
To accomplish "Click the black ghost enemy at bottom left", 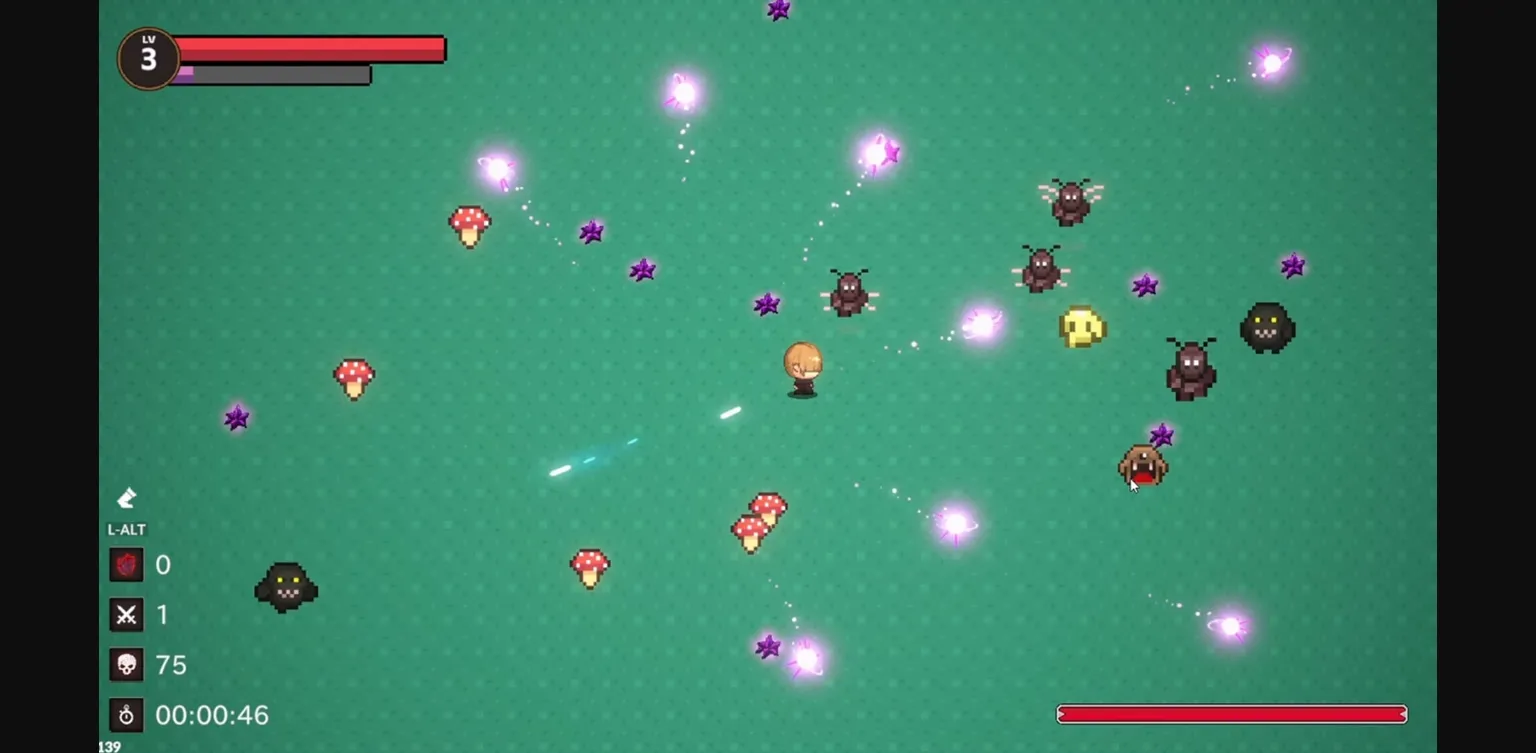I will (286, 588).
